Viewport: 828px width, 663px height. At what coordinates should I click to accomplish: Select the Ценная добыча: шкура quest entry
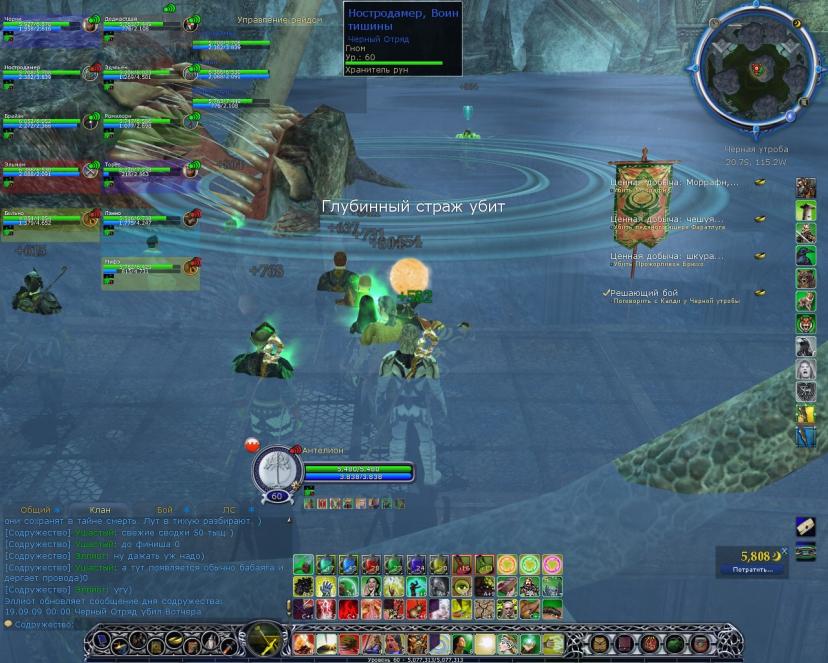pos(667,256)
